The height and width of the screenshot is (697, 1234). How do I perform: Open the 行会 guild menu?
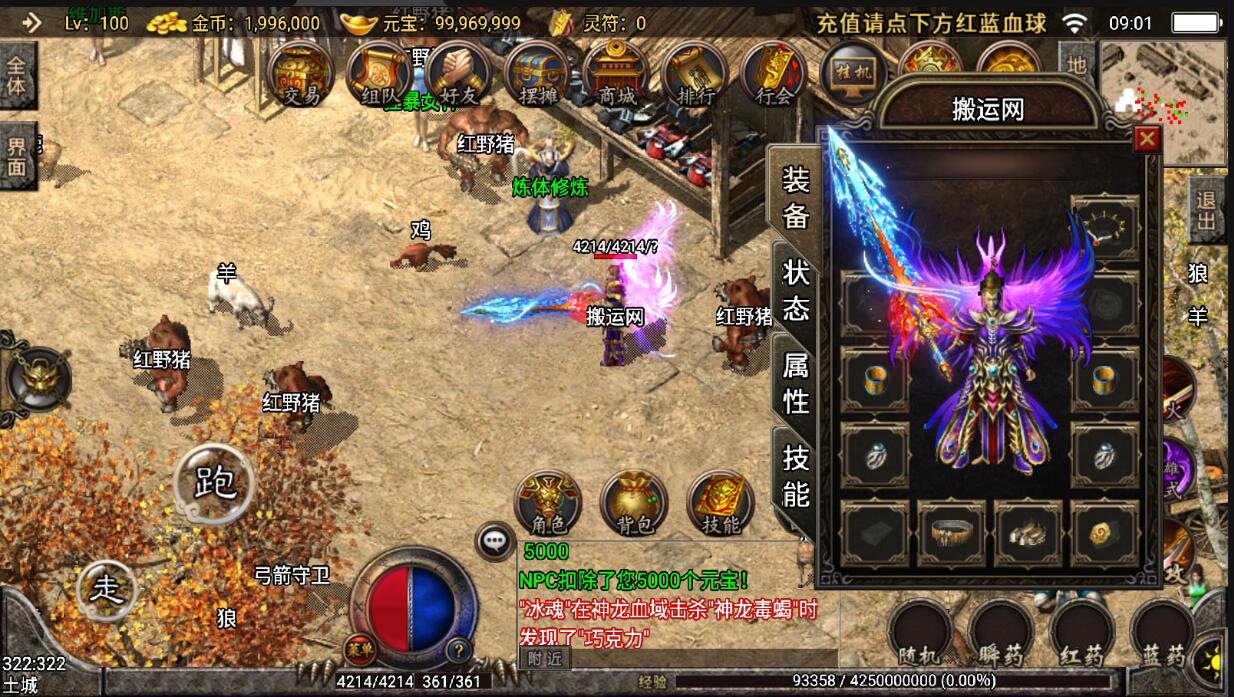coord(774,75)
